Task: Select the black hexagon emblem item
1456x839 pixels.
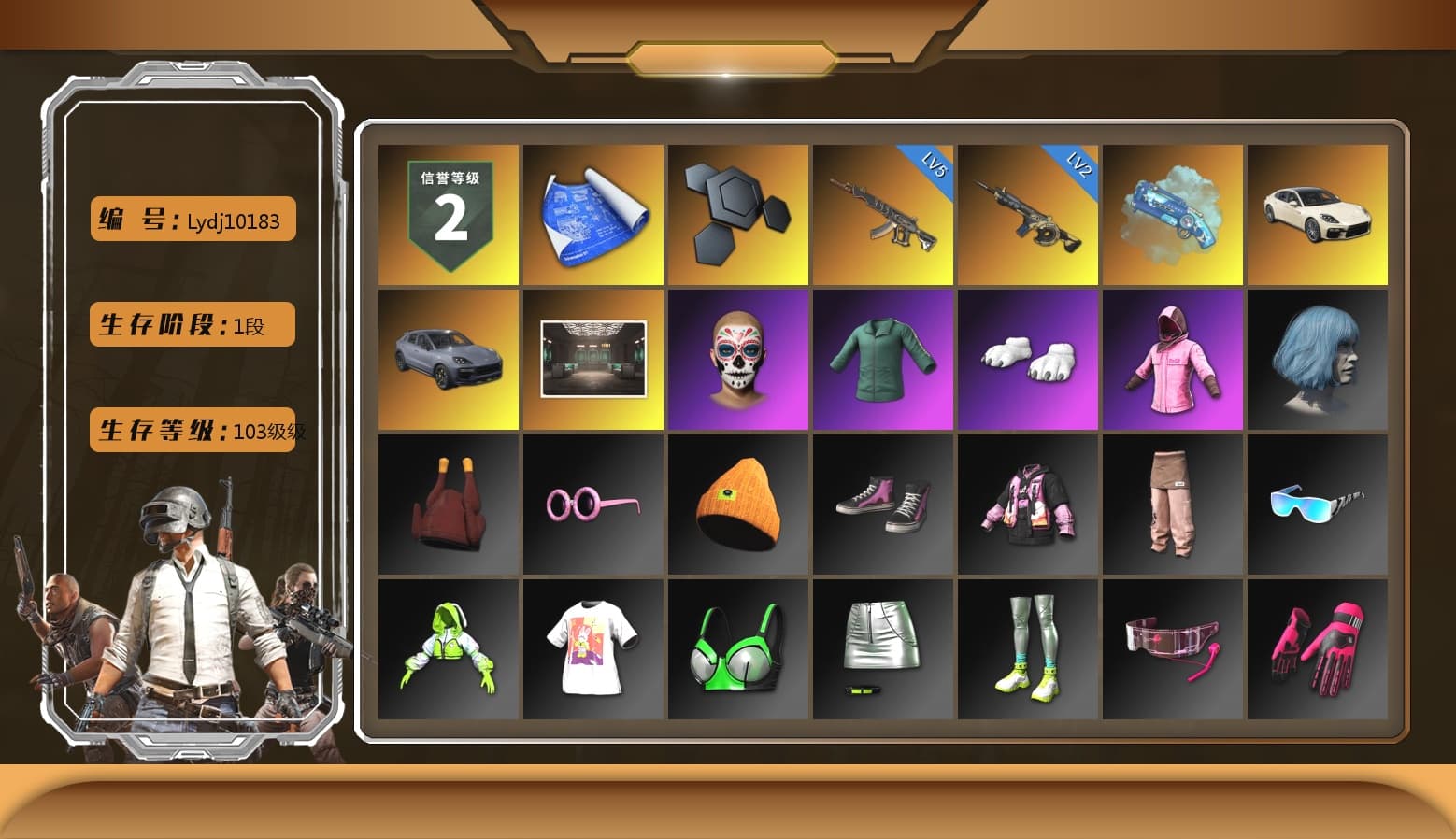Action: click(x=737, y=213)
